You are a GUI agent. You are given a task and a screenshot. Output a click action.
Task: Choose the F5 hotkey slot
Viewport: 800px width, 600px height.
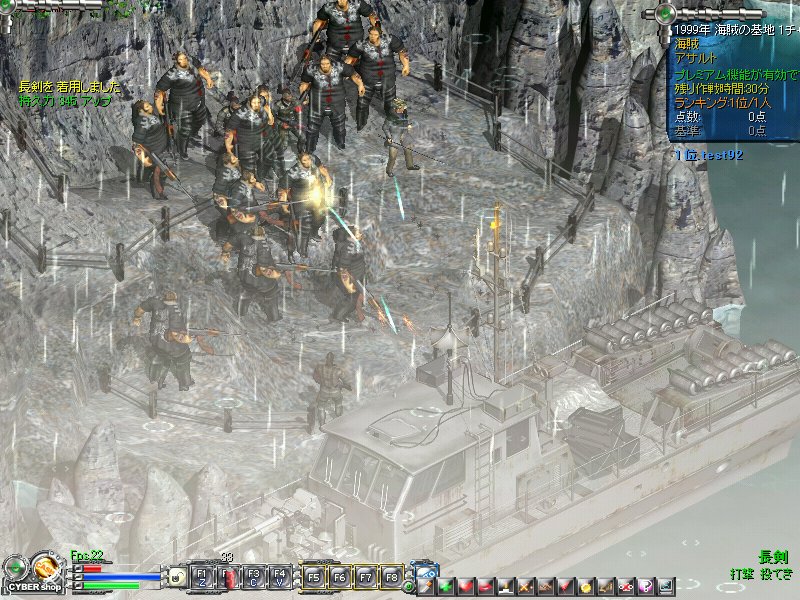[313, 577]
